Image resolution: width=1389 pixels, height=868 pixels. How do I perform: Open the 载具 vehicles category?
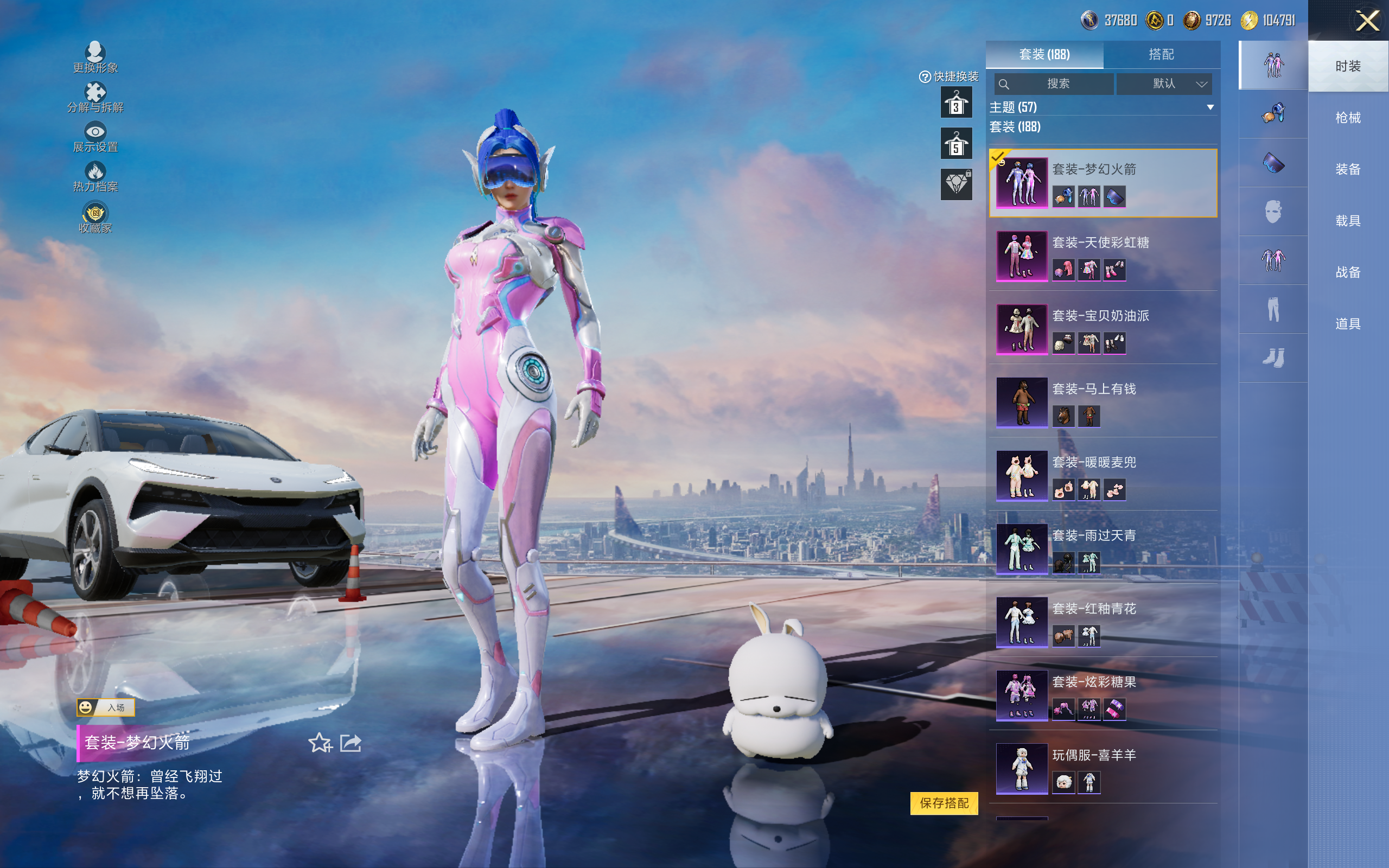point(1347,220)
